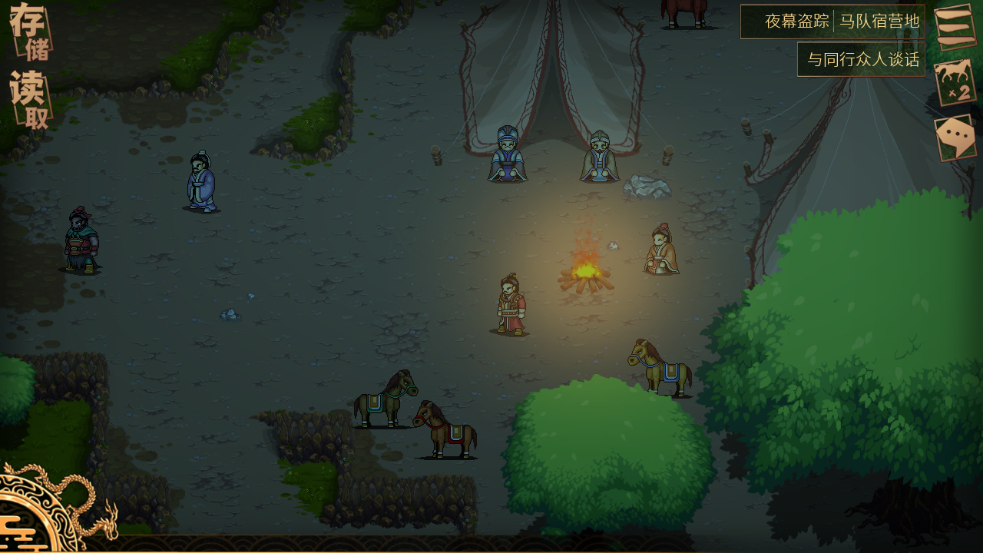983x553 pixels.
Task: Open the 读取 load game button
Action: click(29, 101)
